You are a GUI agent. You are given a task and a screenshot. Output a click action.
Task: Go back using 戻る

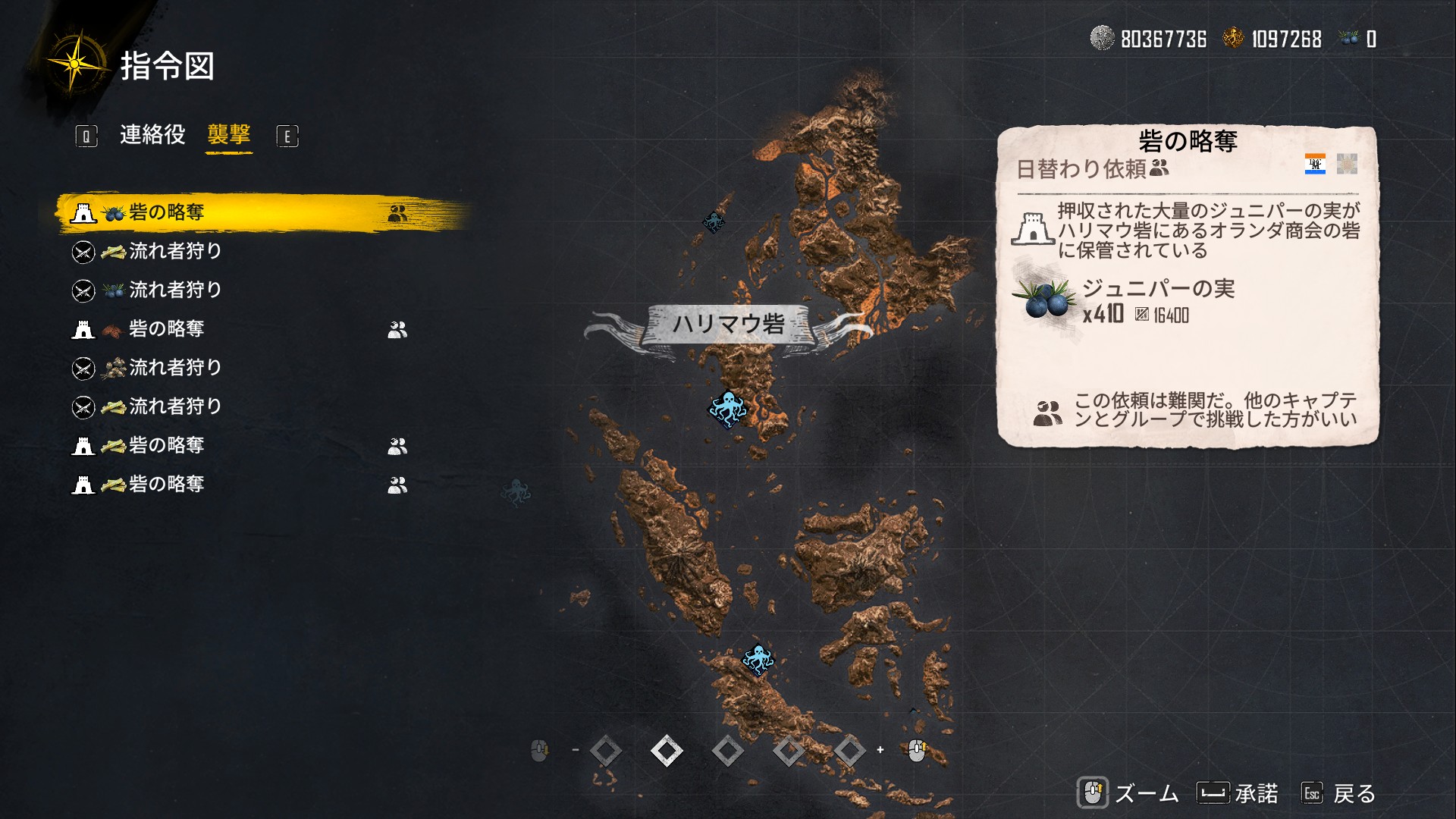(1338, 793)
